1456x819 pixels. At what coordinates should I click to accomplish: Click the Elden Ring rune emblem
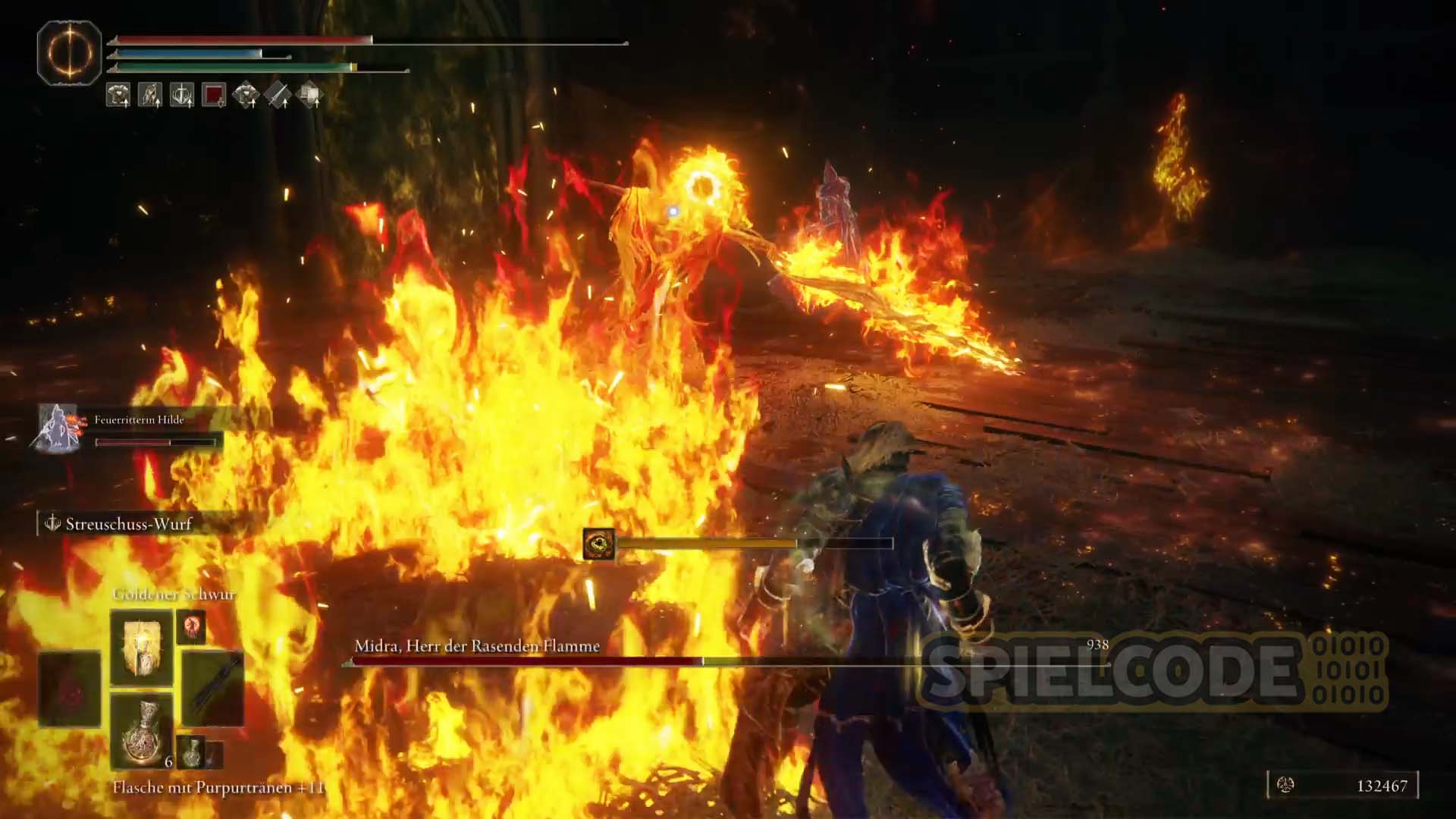tap(70, 53)
